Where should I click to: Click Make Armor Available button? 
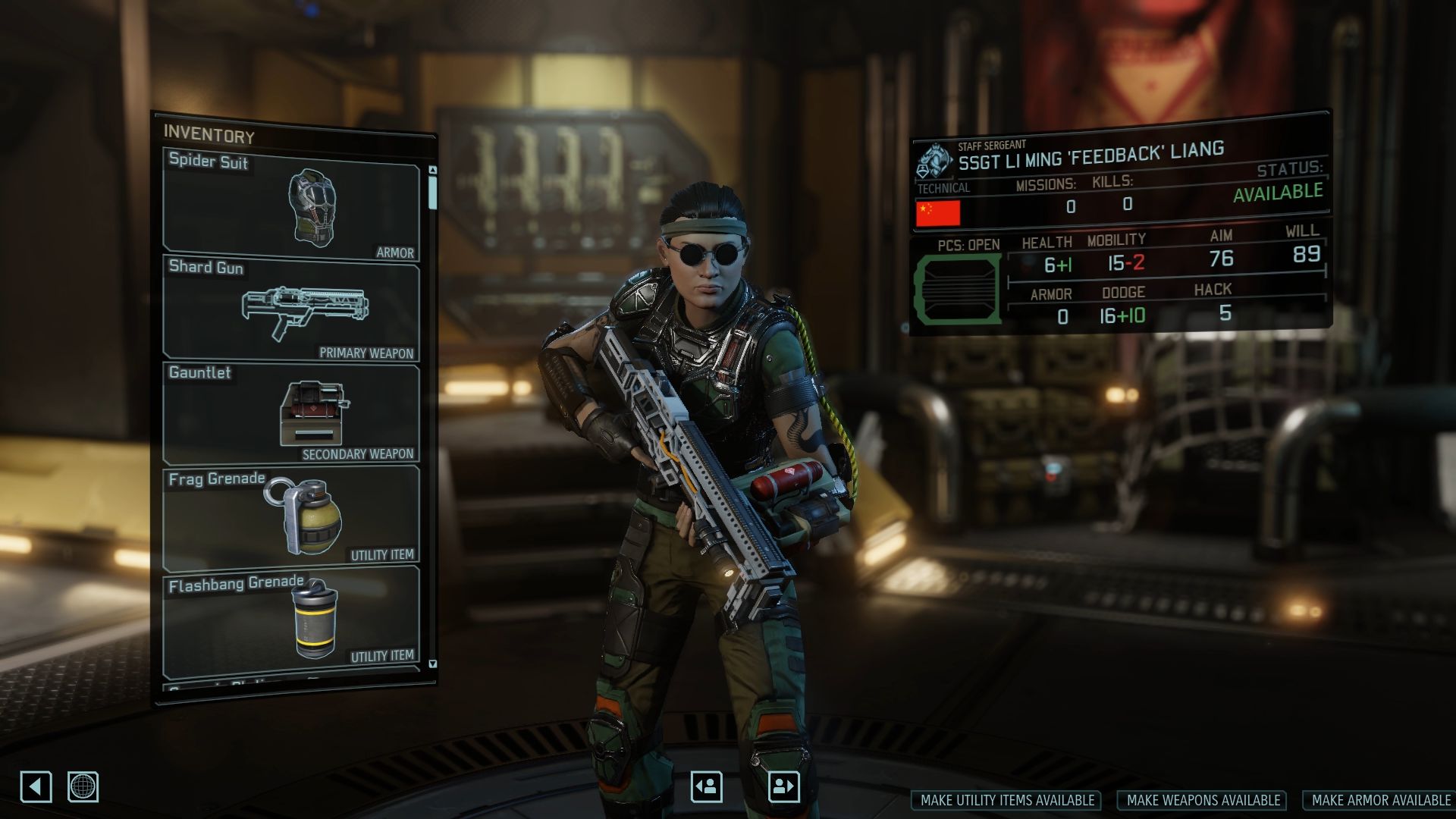(x=1380, y=800)
